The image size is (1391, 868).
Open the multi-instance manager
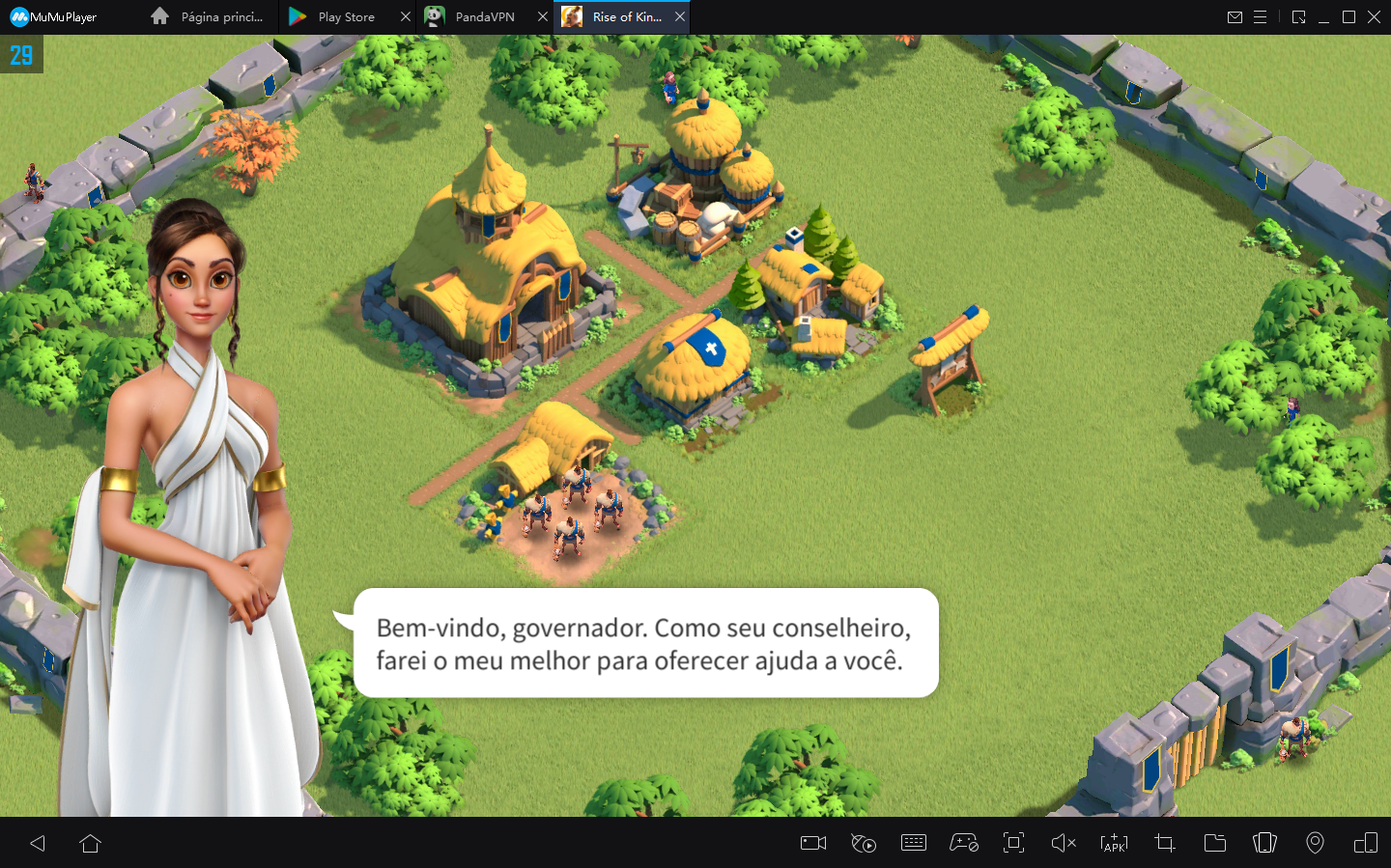pos(1365,843)
